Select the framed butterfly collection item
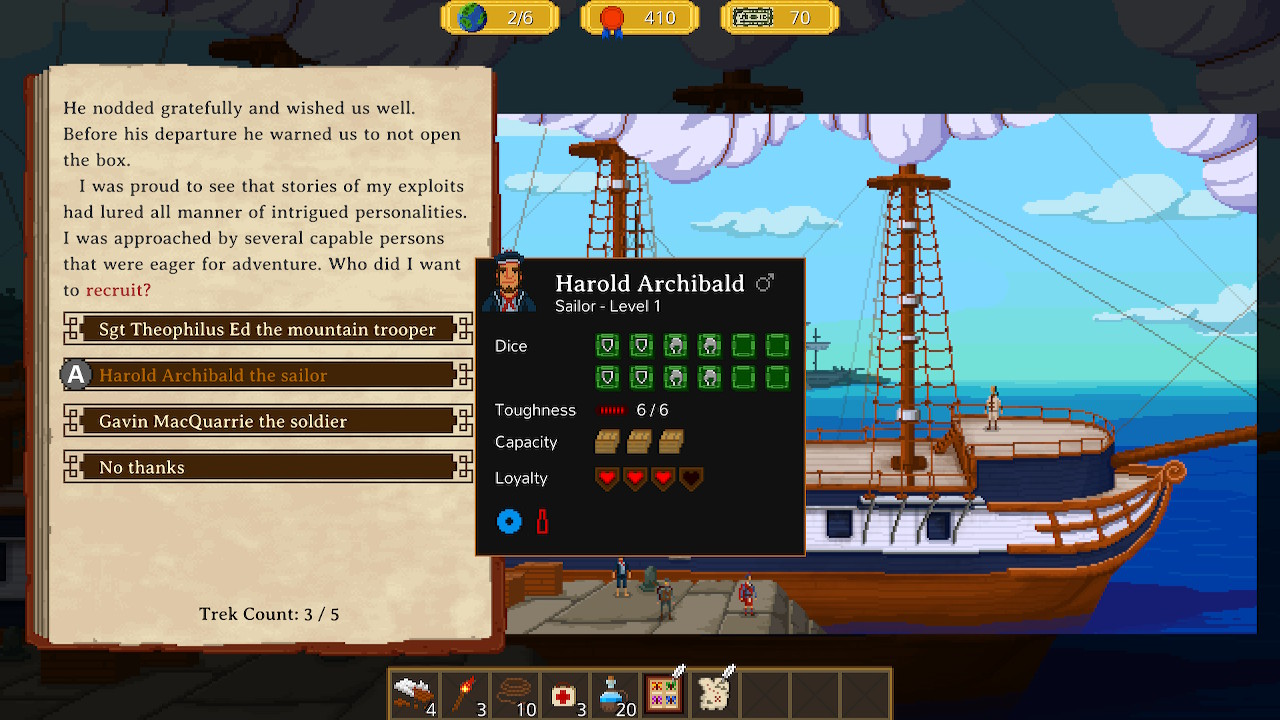 point(664,694)
